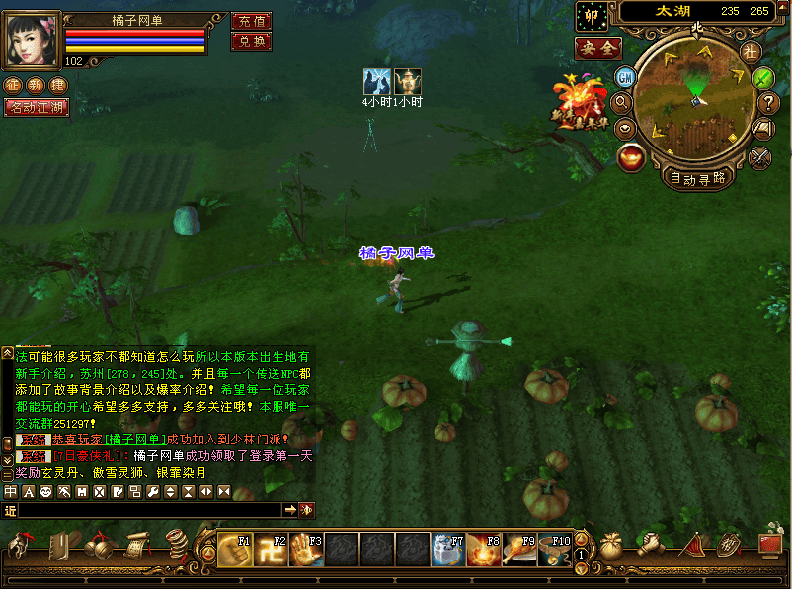Click the gold ingot shop icon
The width and height of the screenshot is (792, 589).
(631, 157)
